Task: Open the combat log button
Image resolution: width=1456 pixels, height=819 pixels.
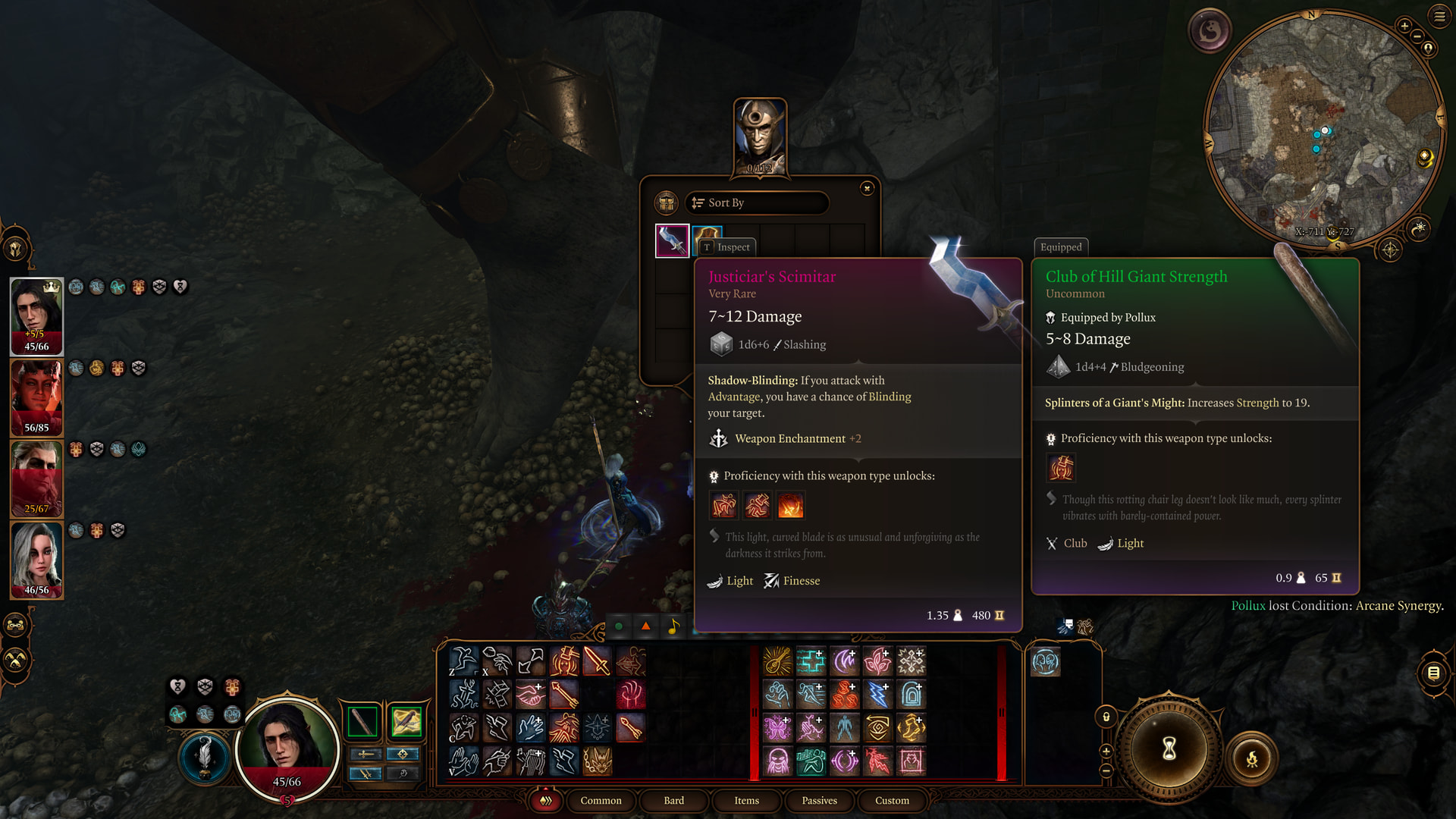Action: [x=1433, y=673]
